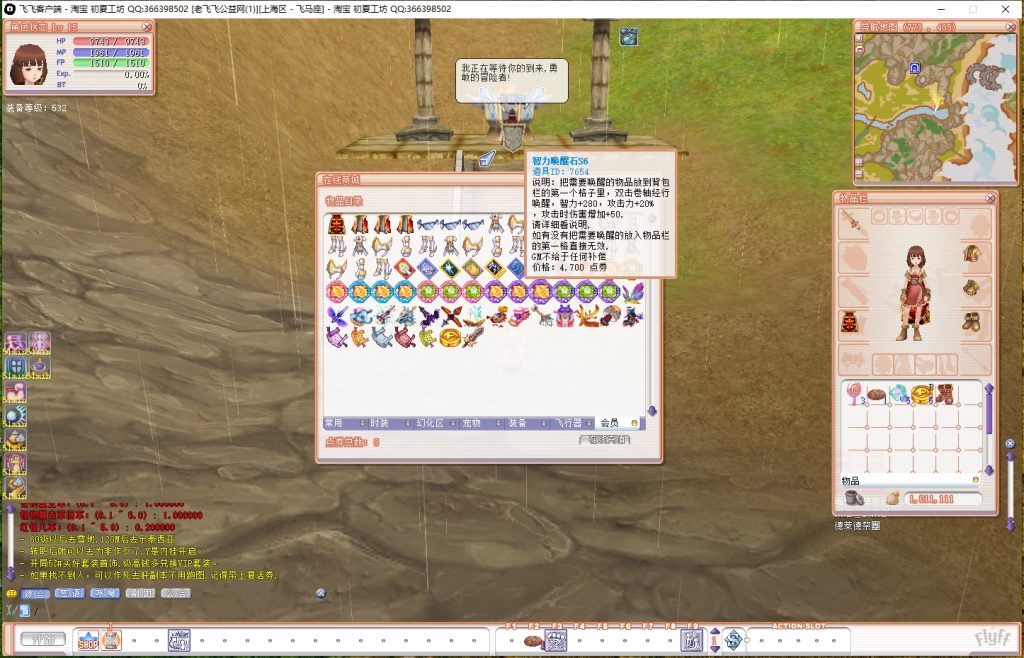
Task: Close the inventory window
Action: [x=990, y=198]
